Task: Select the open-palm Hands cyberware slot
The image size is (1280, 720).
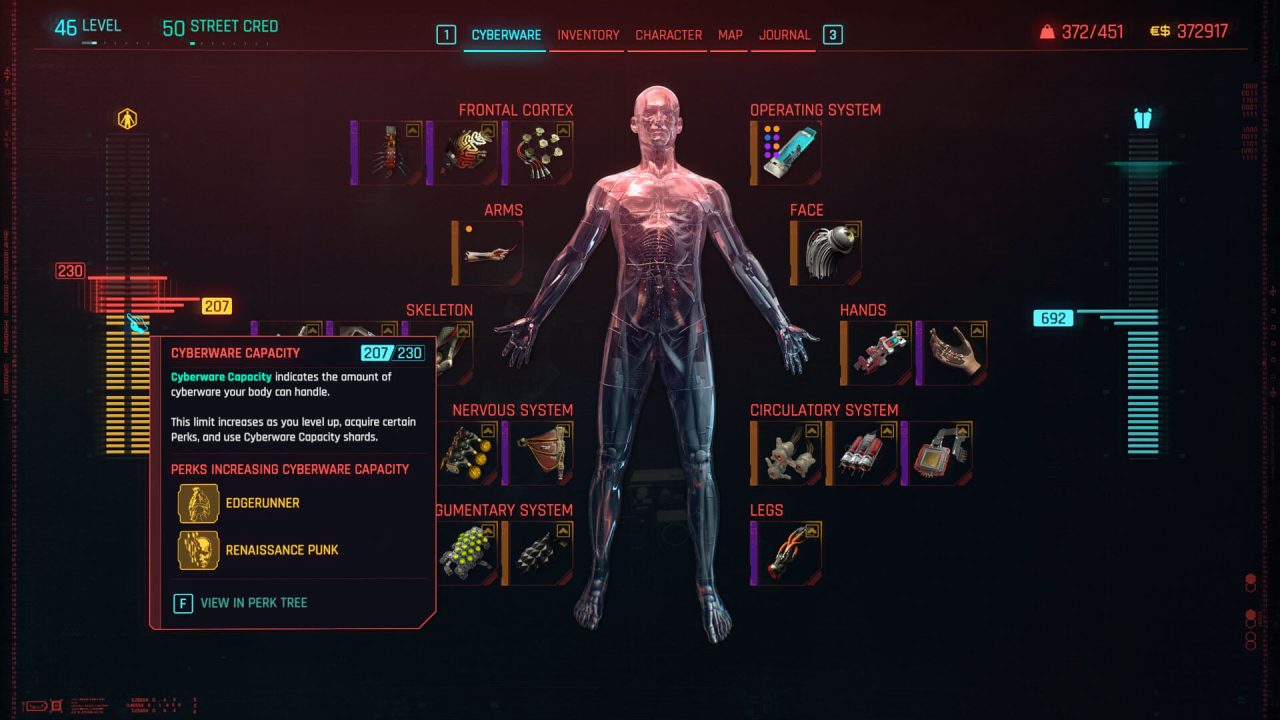Action: coord(953,353)
